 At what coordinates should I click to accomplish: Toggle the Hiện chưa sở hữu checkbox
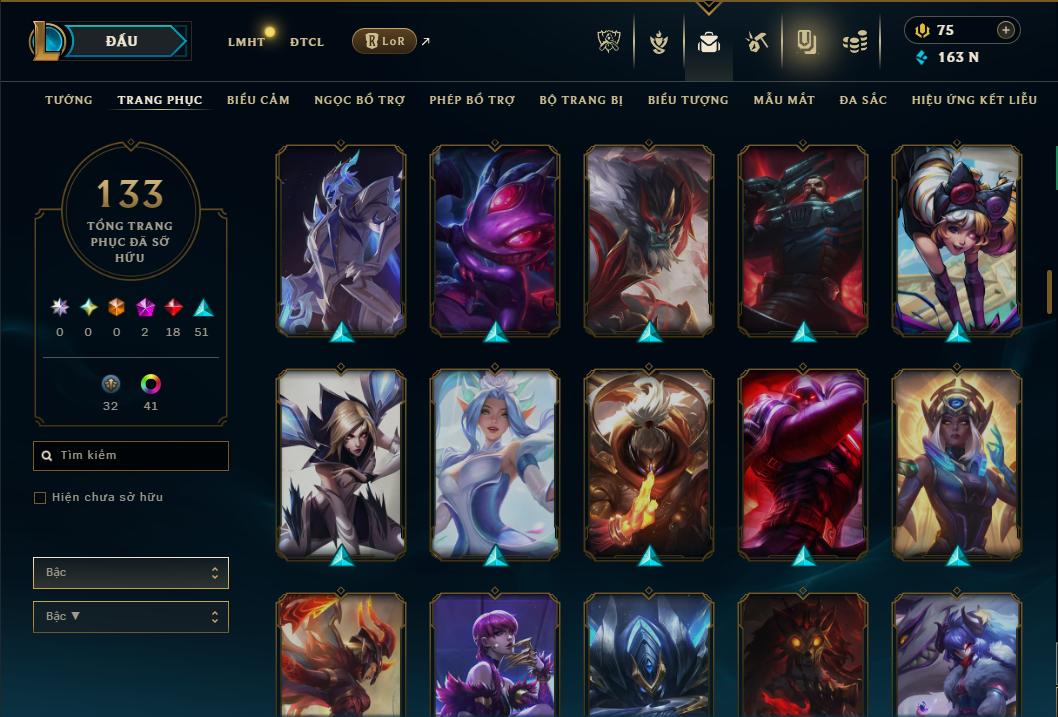(40, 497)
